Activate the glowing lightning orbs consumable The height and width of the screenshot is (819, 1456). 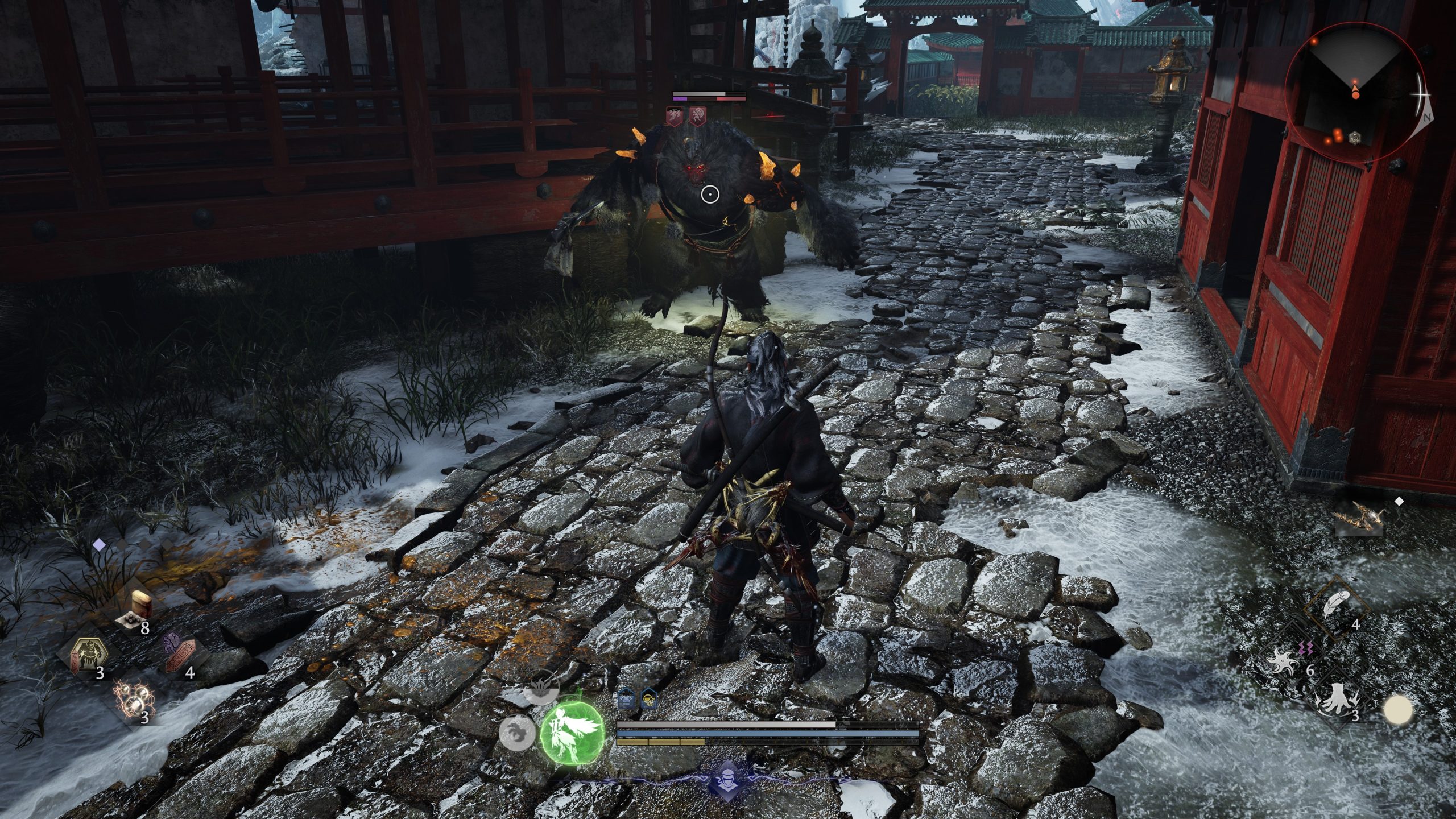click(134, 700)
